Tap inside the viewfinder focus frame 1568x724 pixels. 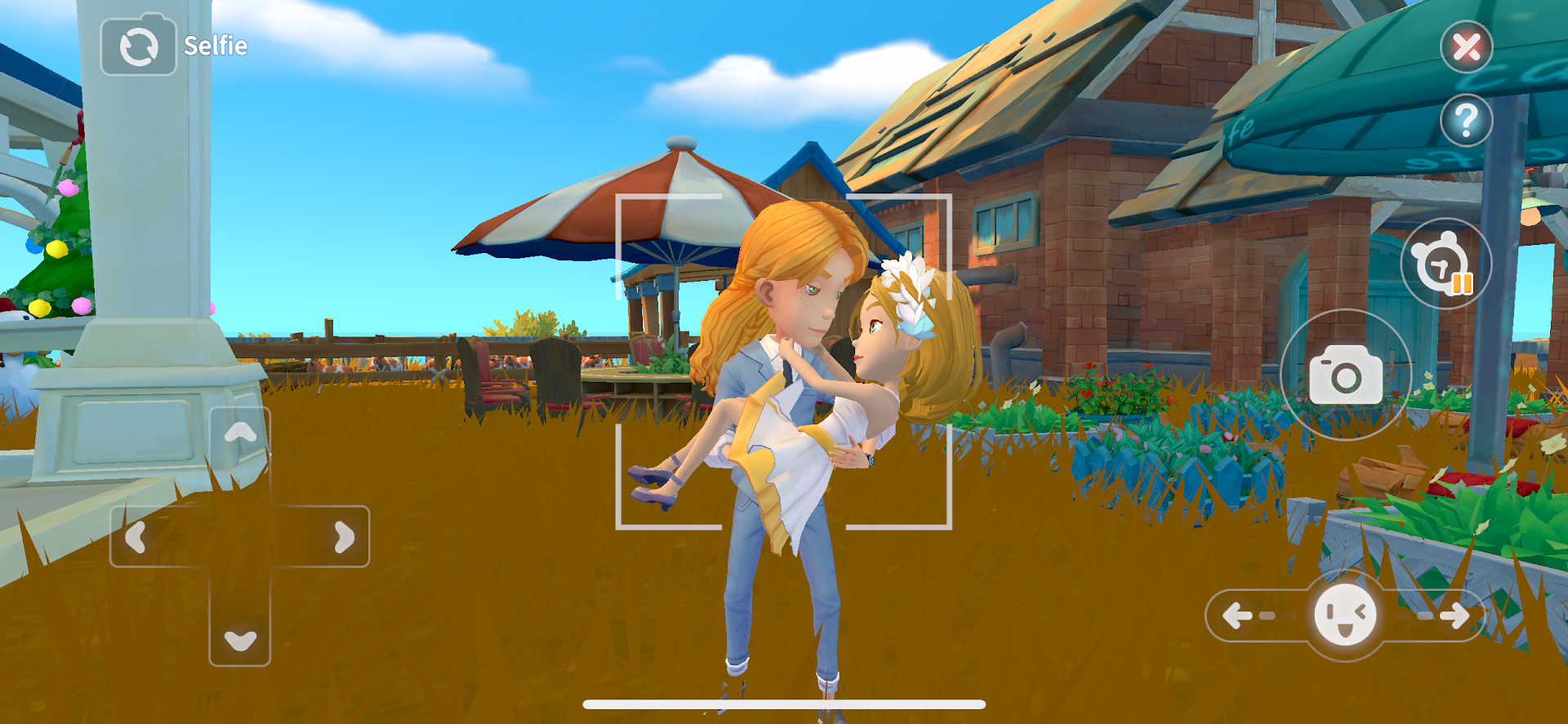784,359
